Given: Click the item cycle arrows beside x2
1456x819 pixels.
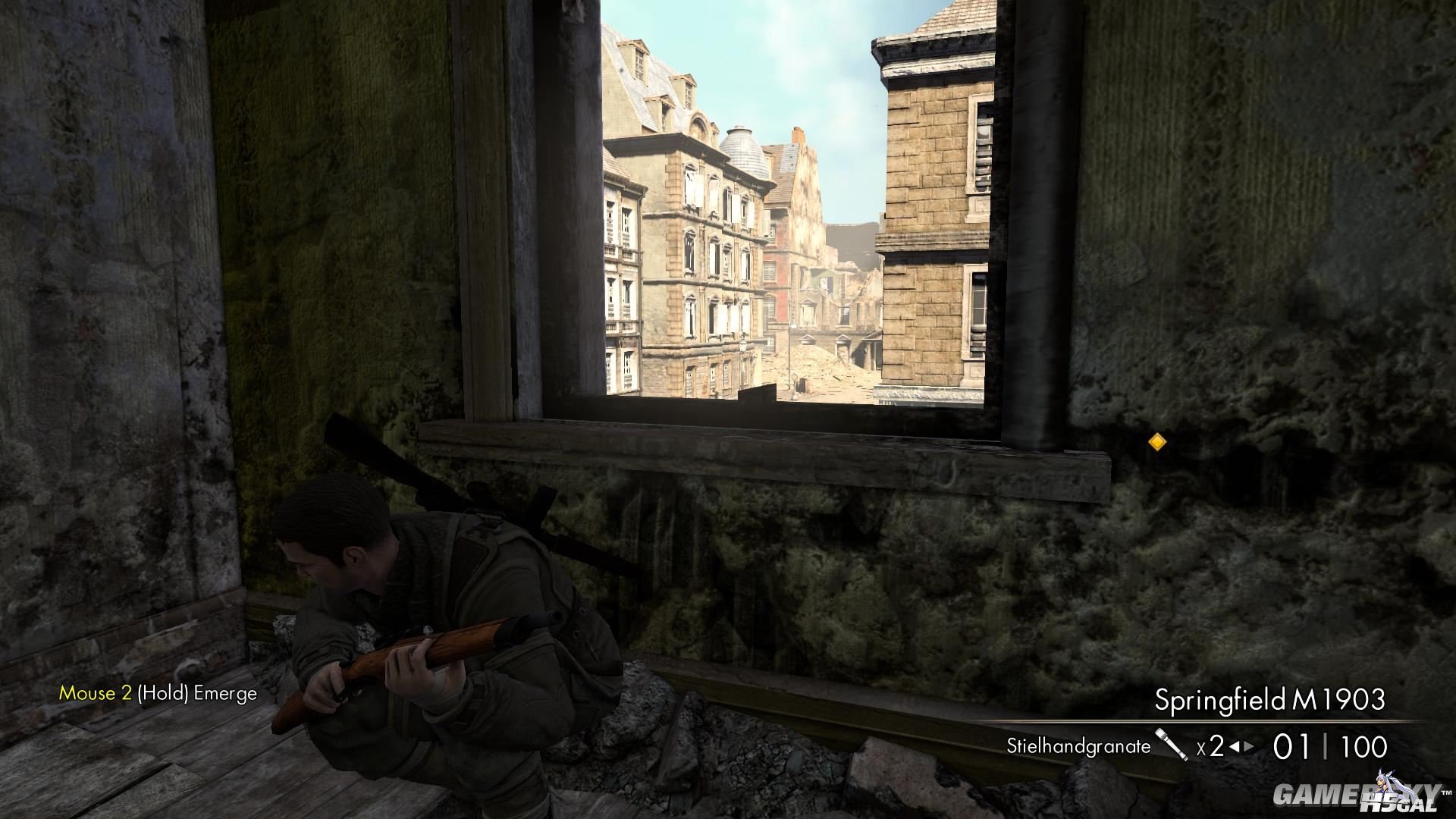Looking at the screenshot, I should pos(1241,747).
